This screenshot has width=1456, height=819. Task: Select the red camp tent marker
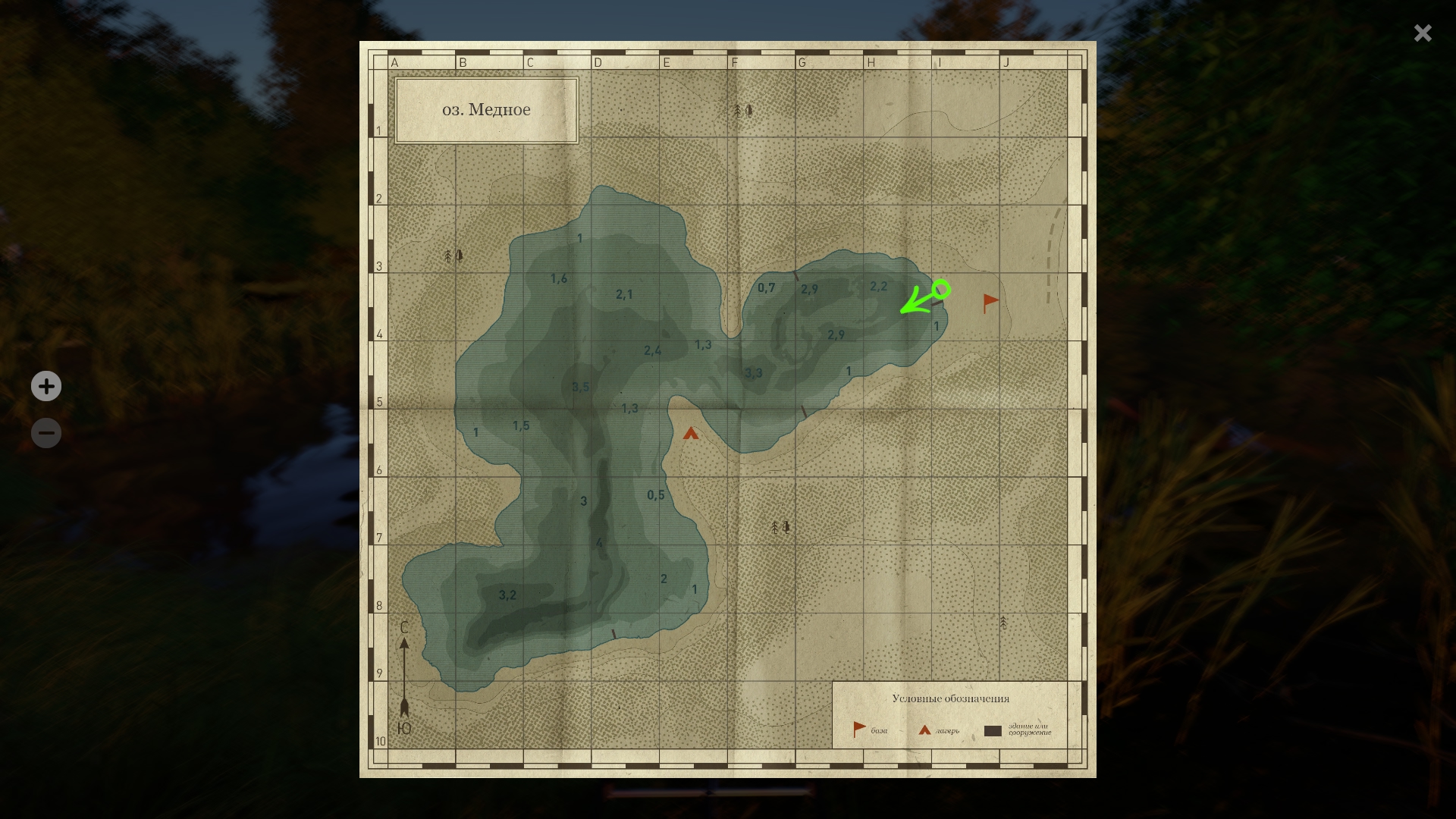coord(690,434)
